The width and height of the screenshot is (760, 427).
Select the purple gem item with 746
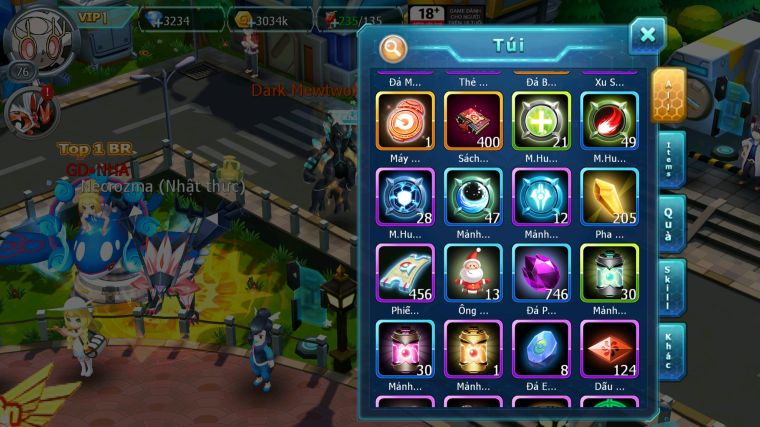[x=541, y=272]
